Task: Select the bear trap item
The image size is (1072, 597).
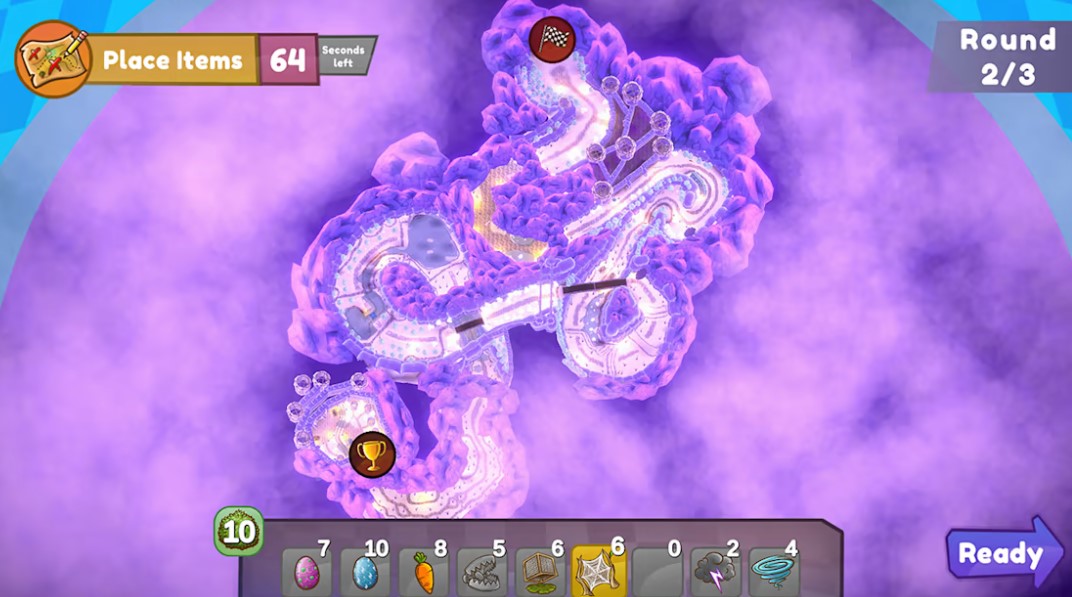Action: [x=482, y=572]
